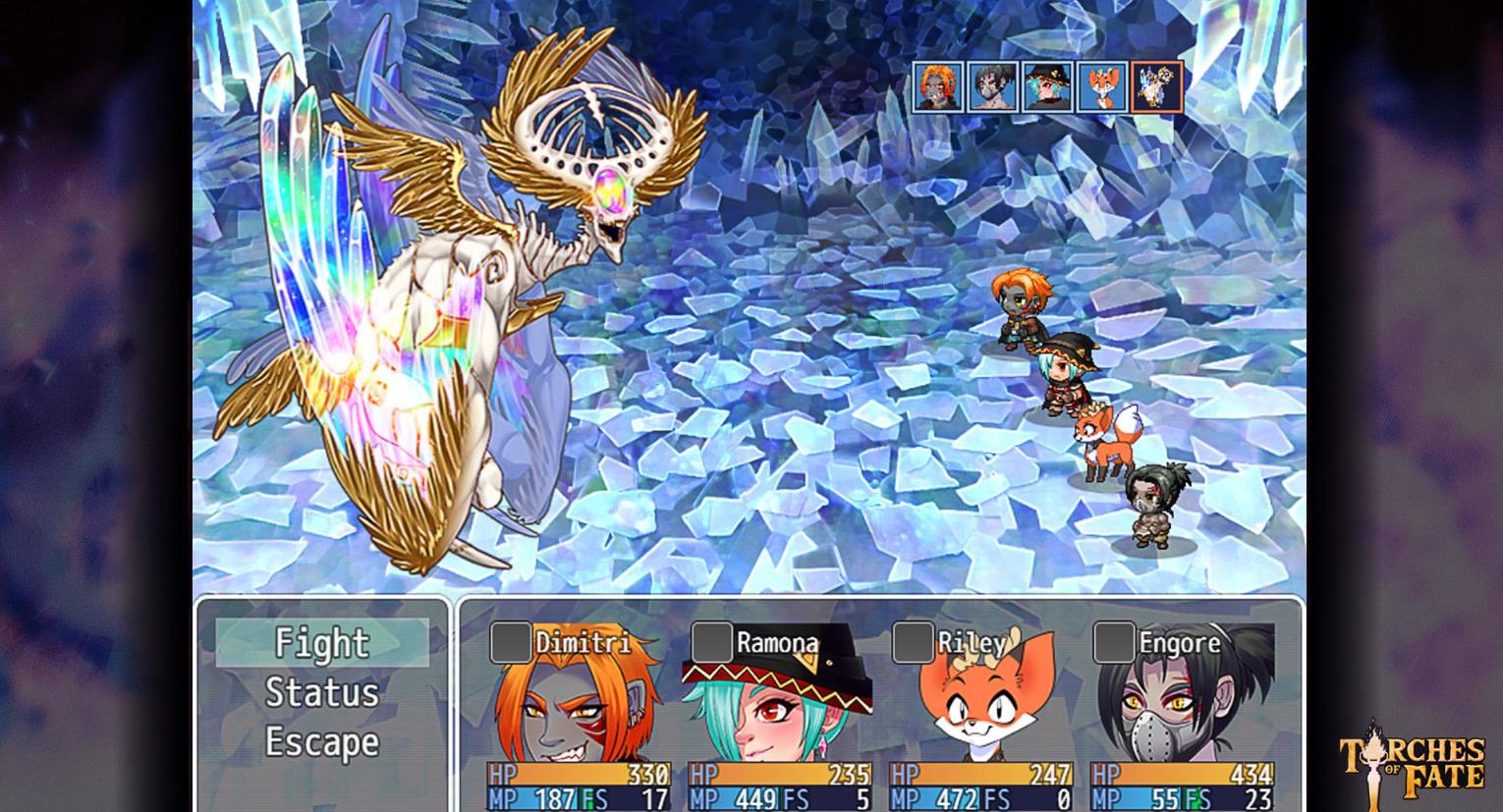The height and width of the screenshot is (812, 1503).
Task: Select the highlighted enemy boss face icon
Action: pyautogui.click(x=1157, y=86)
